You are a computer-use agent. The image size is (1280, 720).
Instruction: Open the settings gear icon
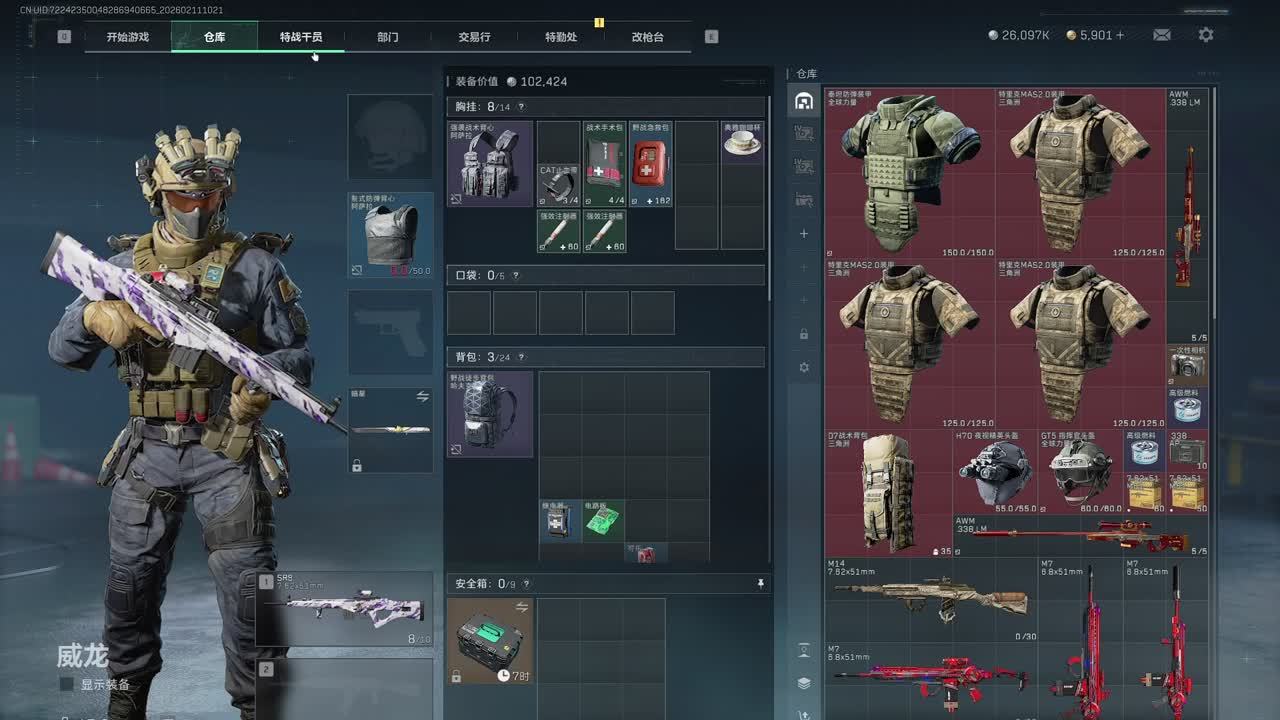click(x=1206, y=35)
